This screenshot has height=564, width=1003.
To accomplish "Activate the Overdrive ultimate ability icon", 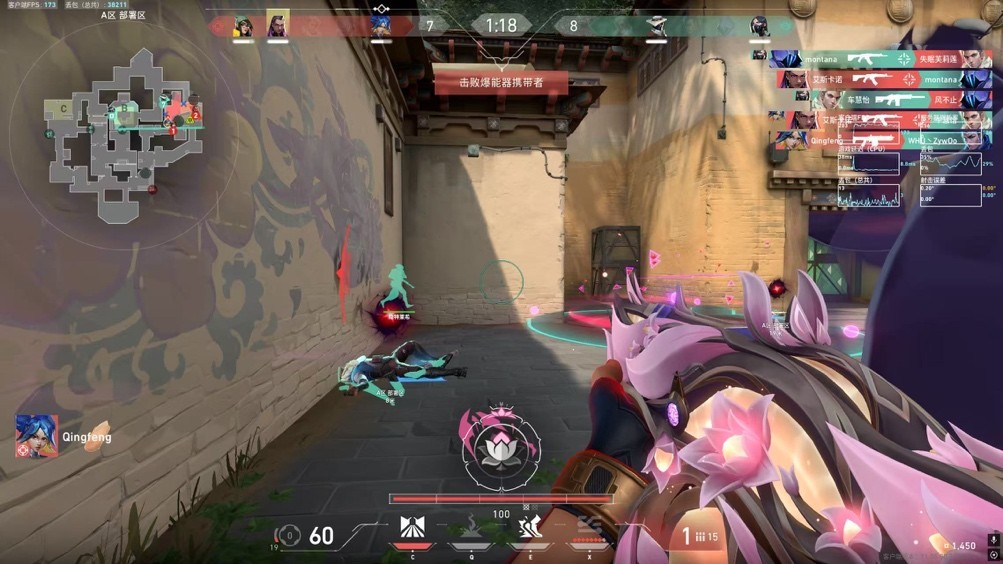I will [x=588, y=528].
